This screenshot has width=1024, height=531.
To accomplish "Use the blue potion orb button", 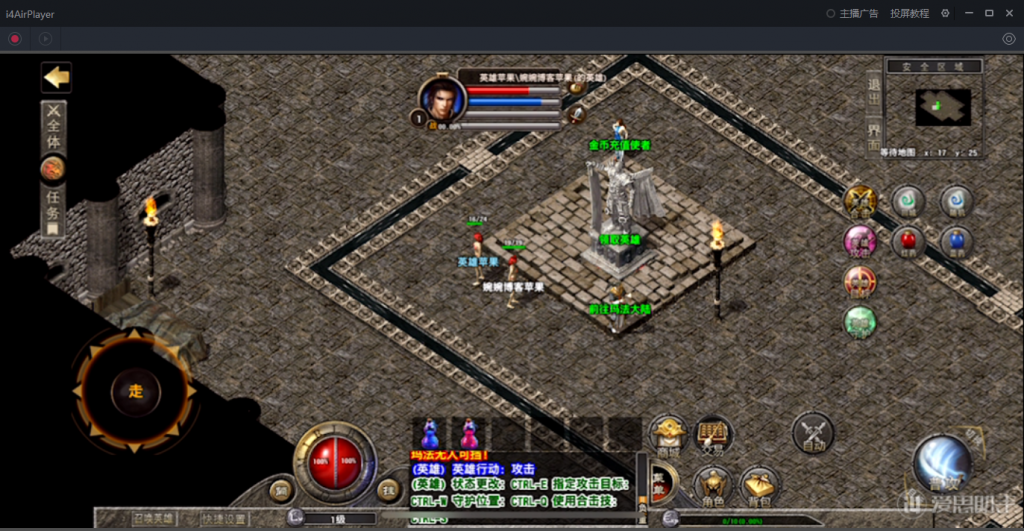I will (956, 241).
